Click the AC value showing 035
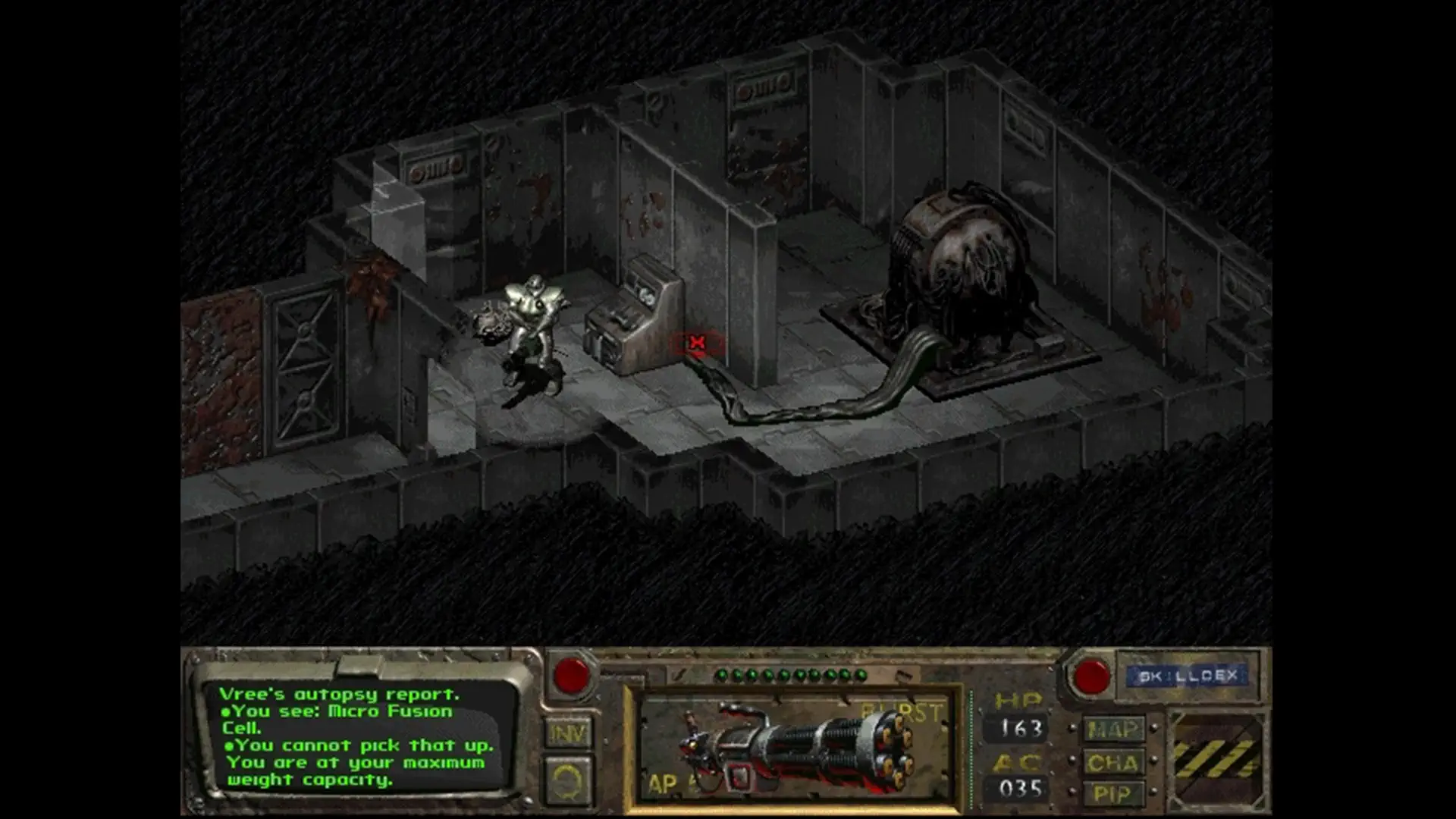 (x=1020, y=789)
